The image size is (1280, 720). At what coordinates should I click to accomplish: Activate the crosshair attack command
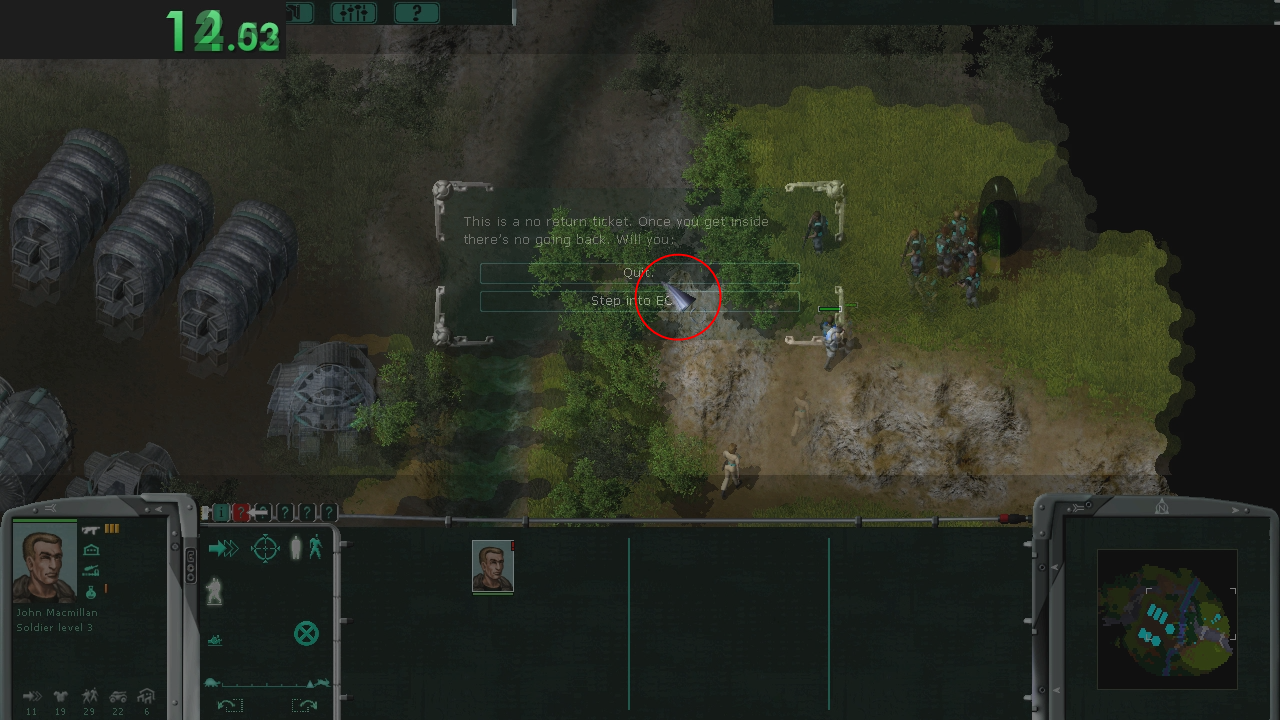click(265, 548)
